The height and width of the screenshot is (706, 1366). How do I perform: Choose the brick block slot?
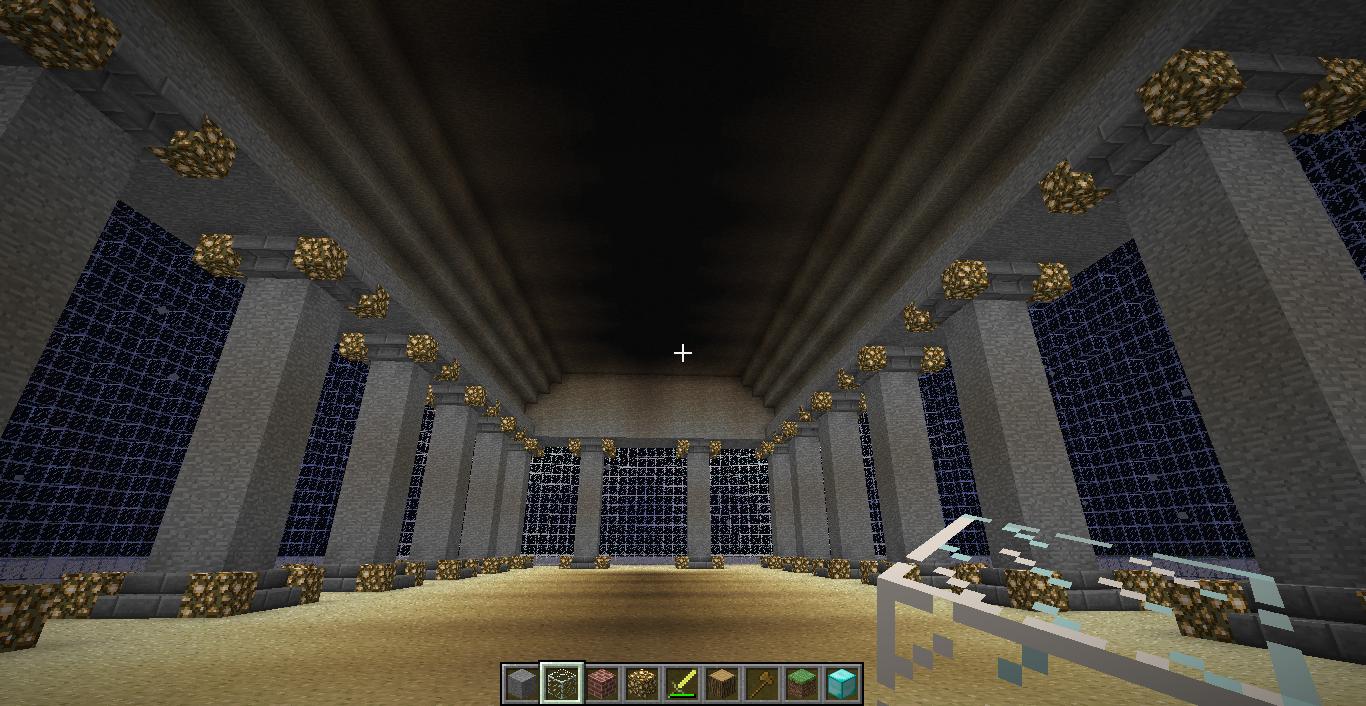601,684
